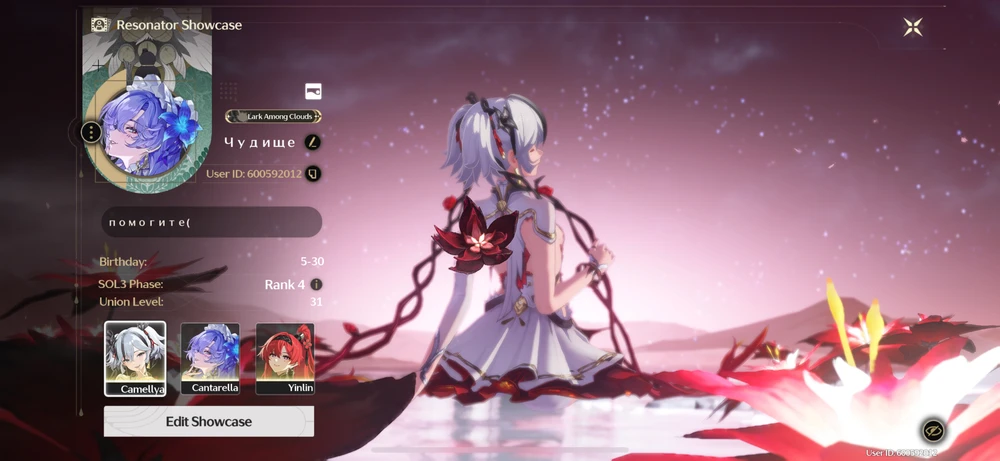This screenshot has height=461, width=1000.
Task: Show SOL3 Phase rank info
Action: (316, 284)
